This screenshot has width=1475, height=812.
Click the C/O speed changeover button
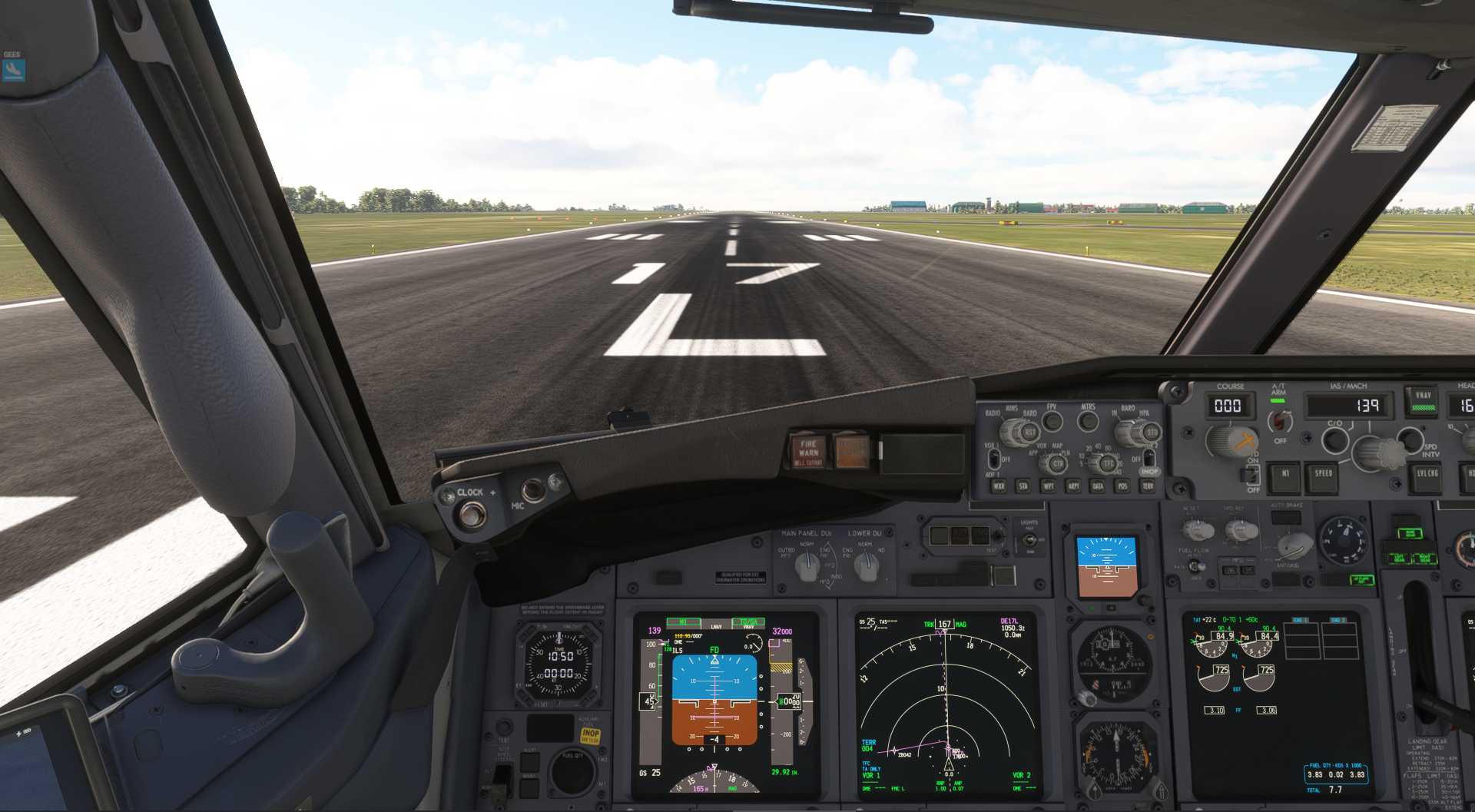[x=1335, y=440]
